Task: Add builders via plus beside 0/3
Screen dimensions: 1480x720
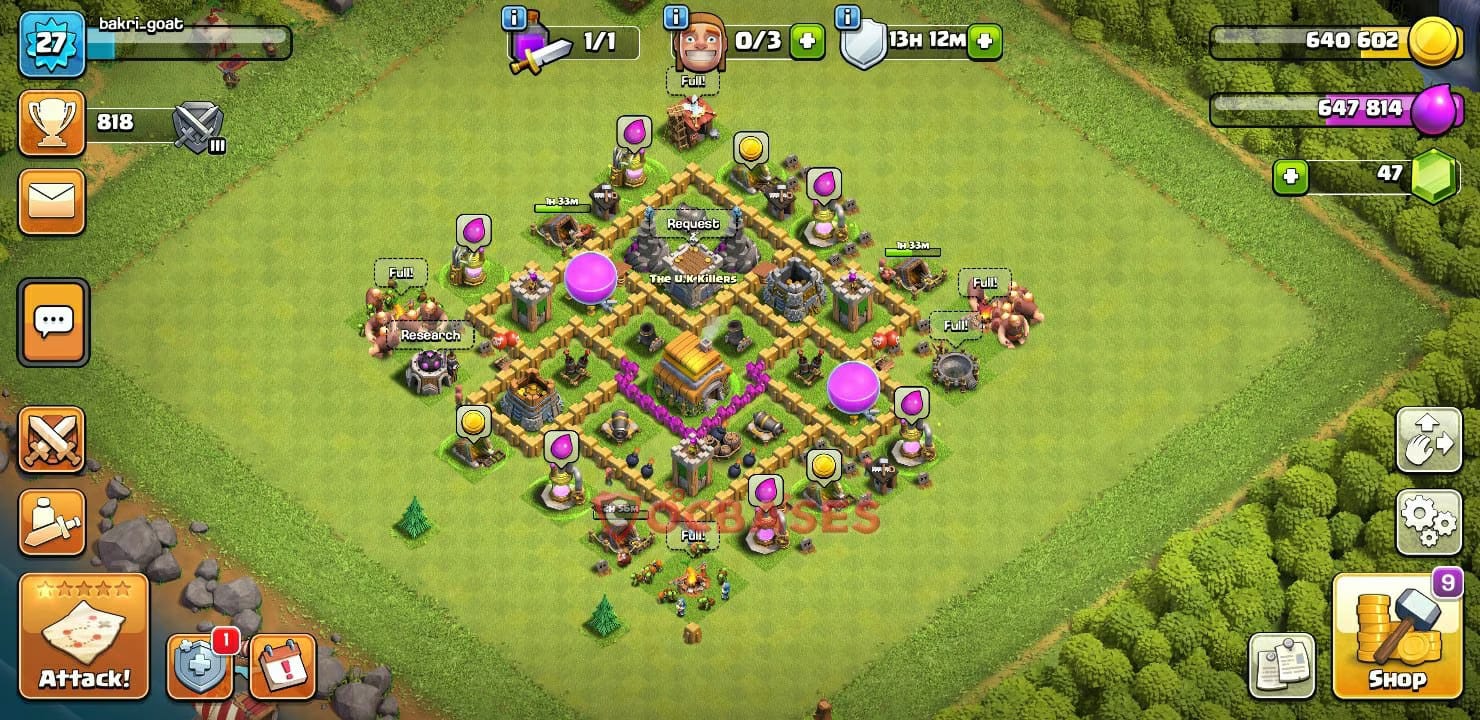Action: point(807,42)
